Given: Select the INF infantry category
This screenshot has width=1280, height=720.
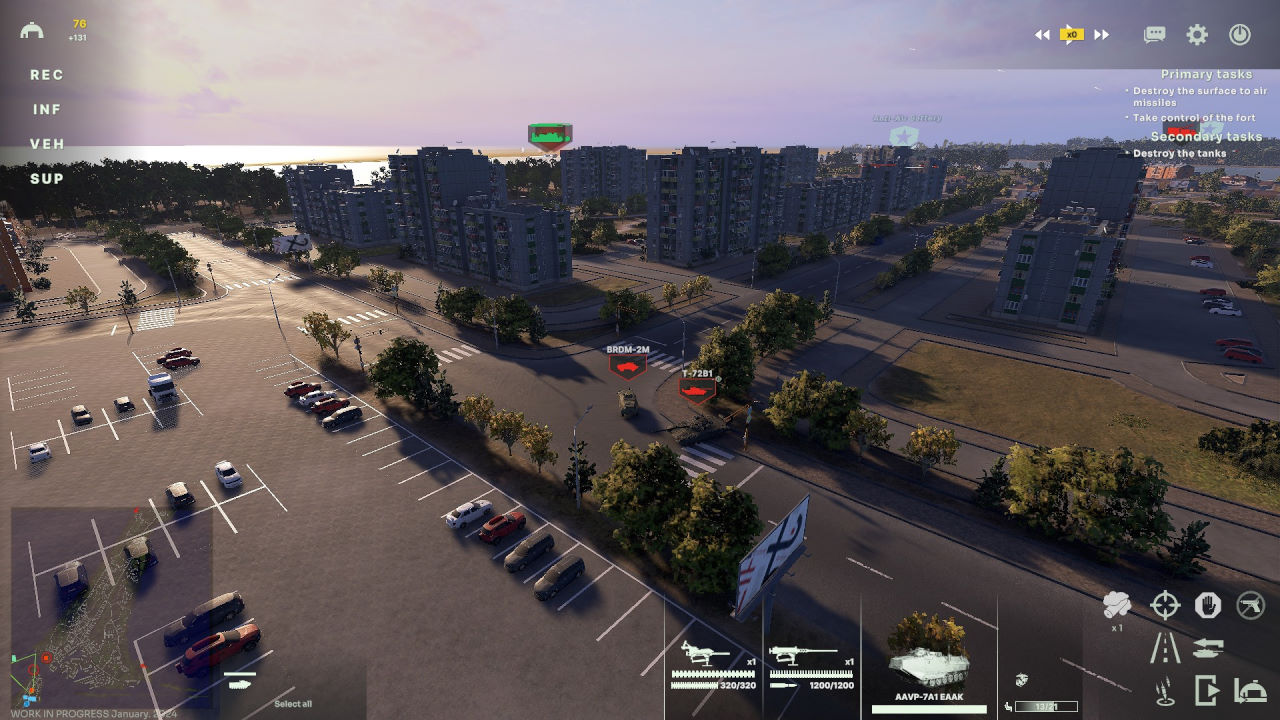Looking at the screenshot, I should (46, 110).
